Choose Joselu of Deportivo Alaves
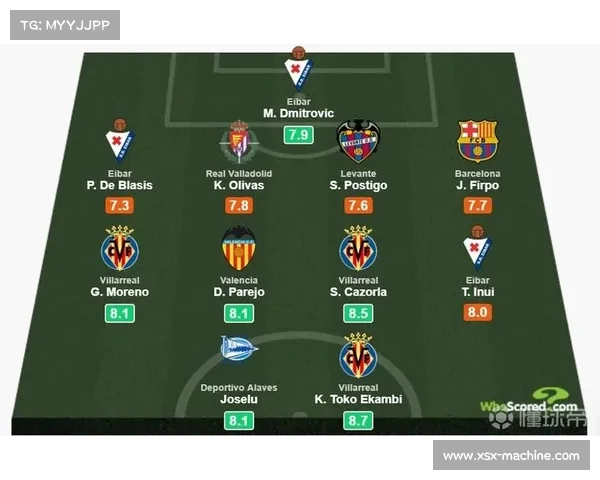 point(238,399)
